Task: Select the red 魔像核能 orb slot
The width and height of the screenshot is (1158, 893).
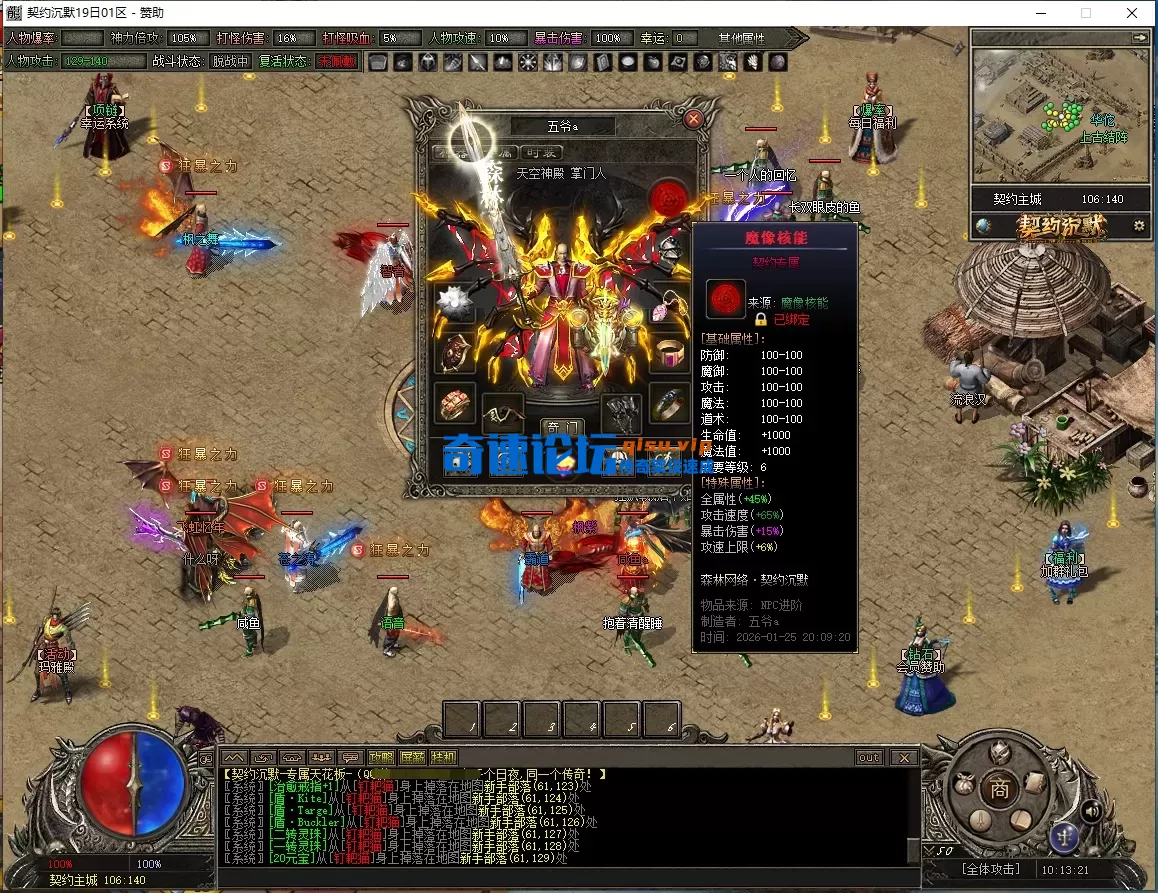Action: [x=667, y=198]
